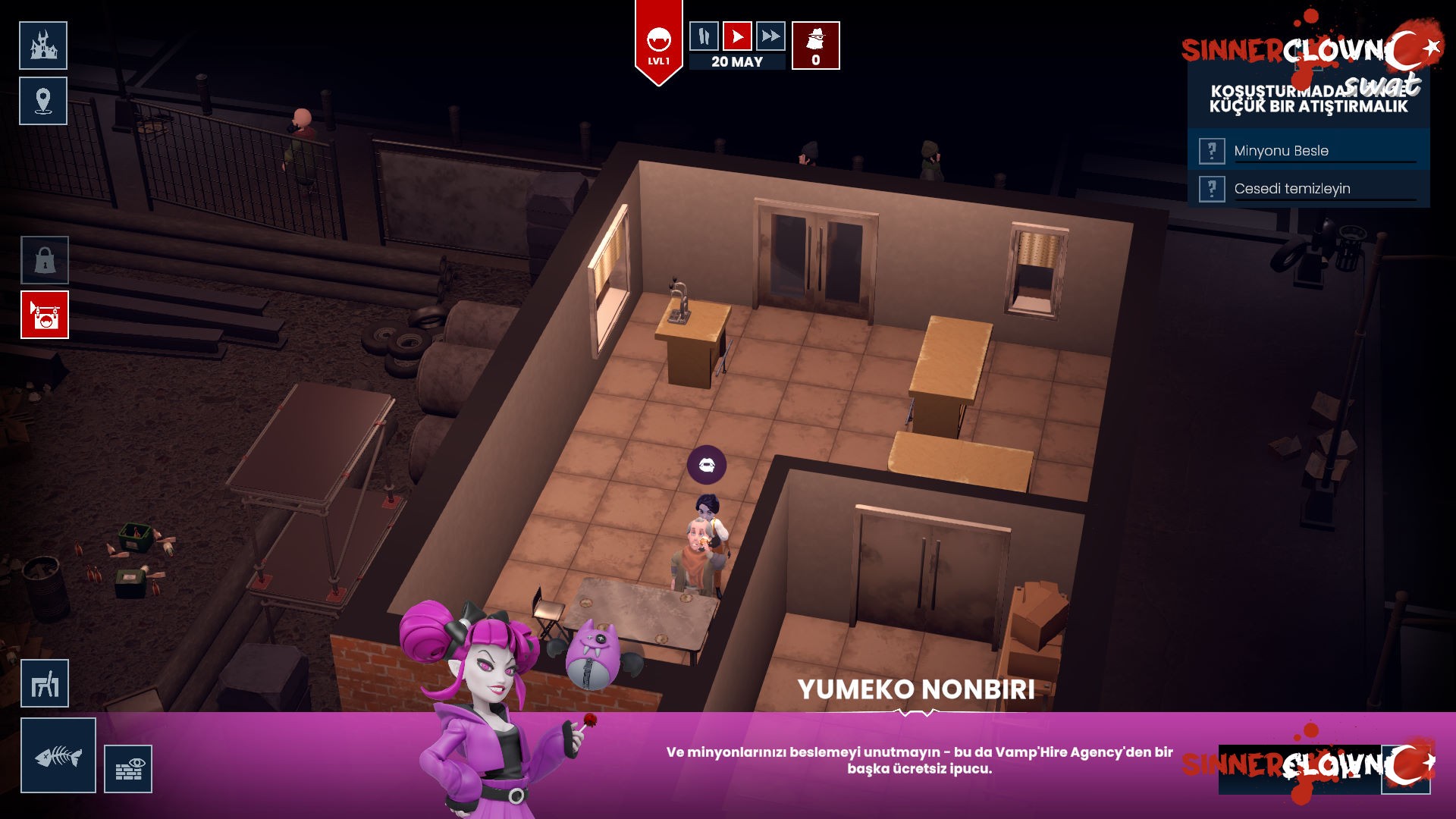Toggle the brick wall visibility eye
This screenshot has width=1456, height=819.
coord(128,769)
